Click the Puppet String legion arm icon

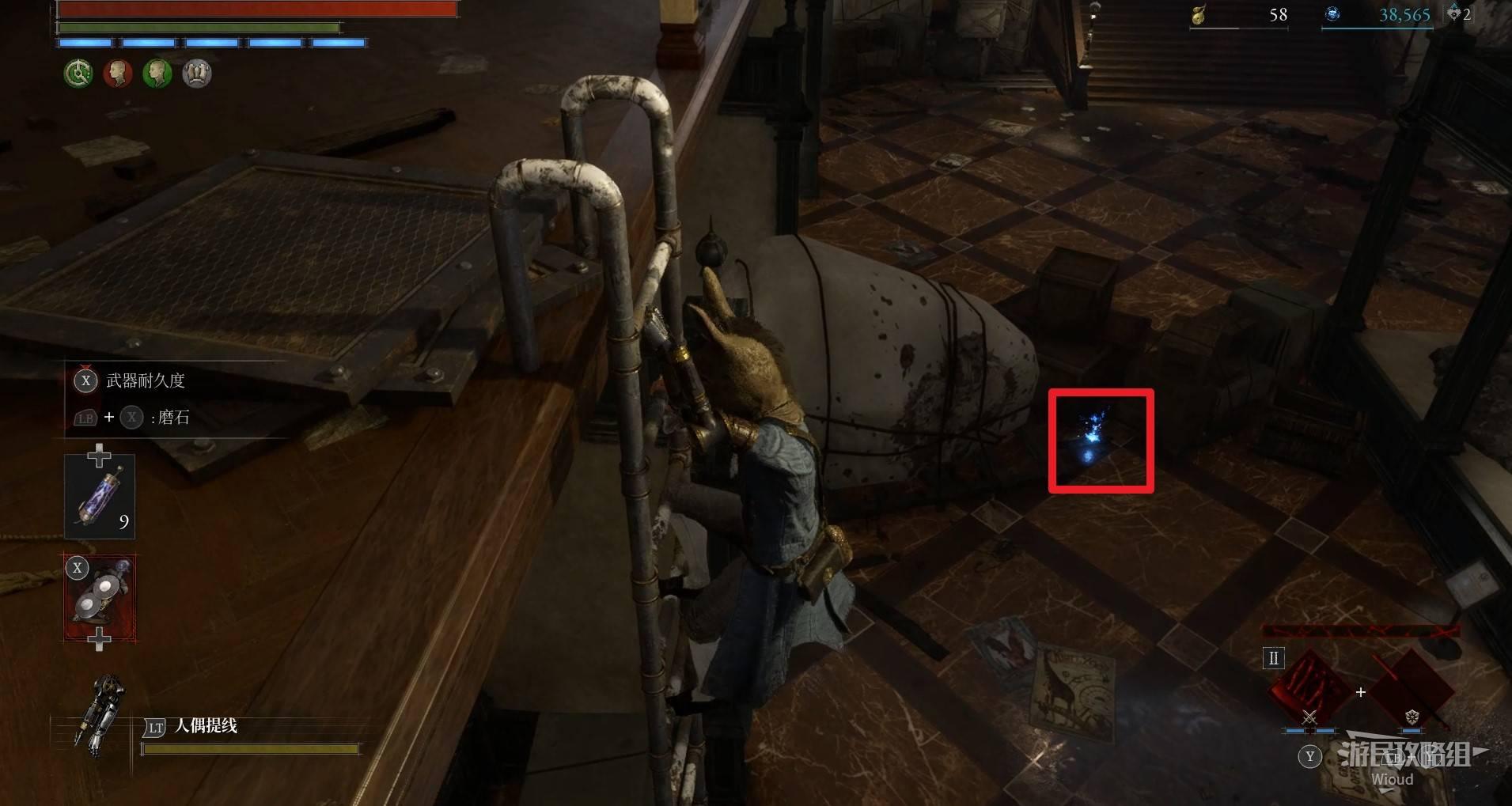click(102, 717)
